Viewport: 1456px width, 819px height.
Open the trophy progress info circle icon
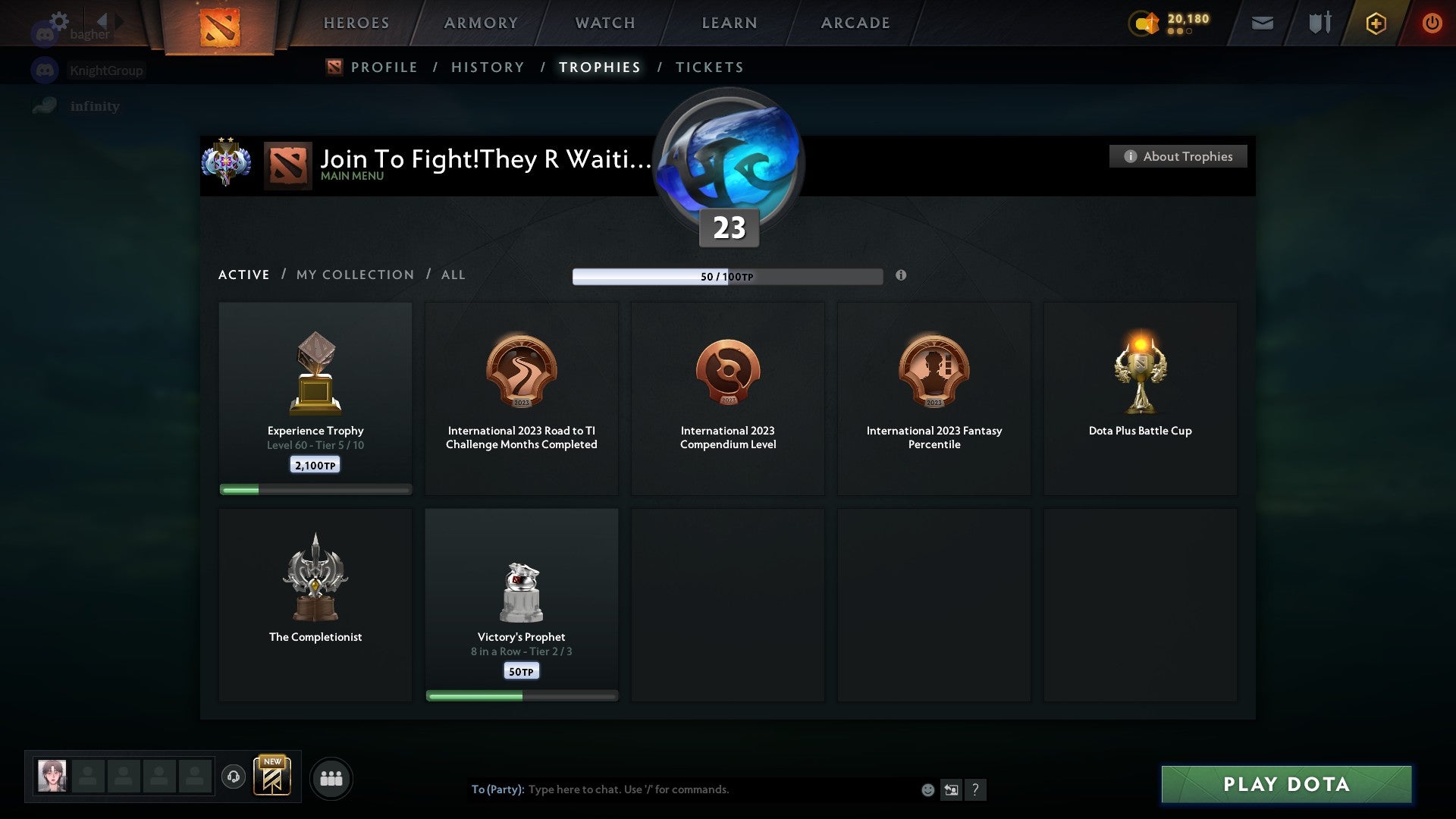point(901,276)
